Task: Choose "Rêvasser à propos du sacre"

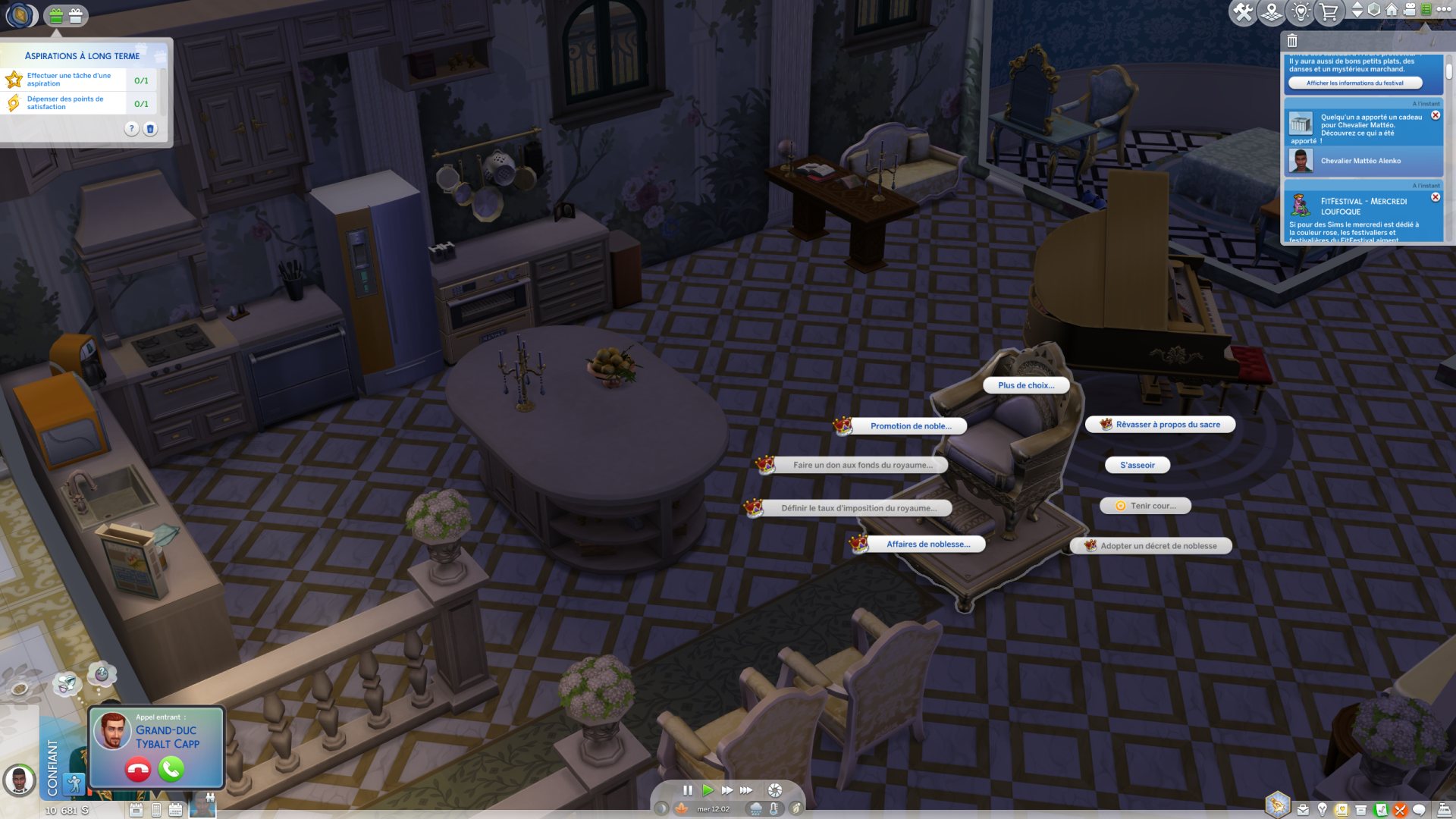Action: point(1167,425)
